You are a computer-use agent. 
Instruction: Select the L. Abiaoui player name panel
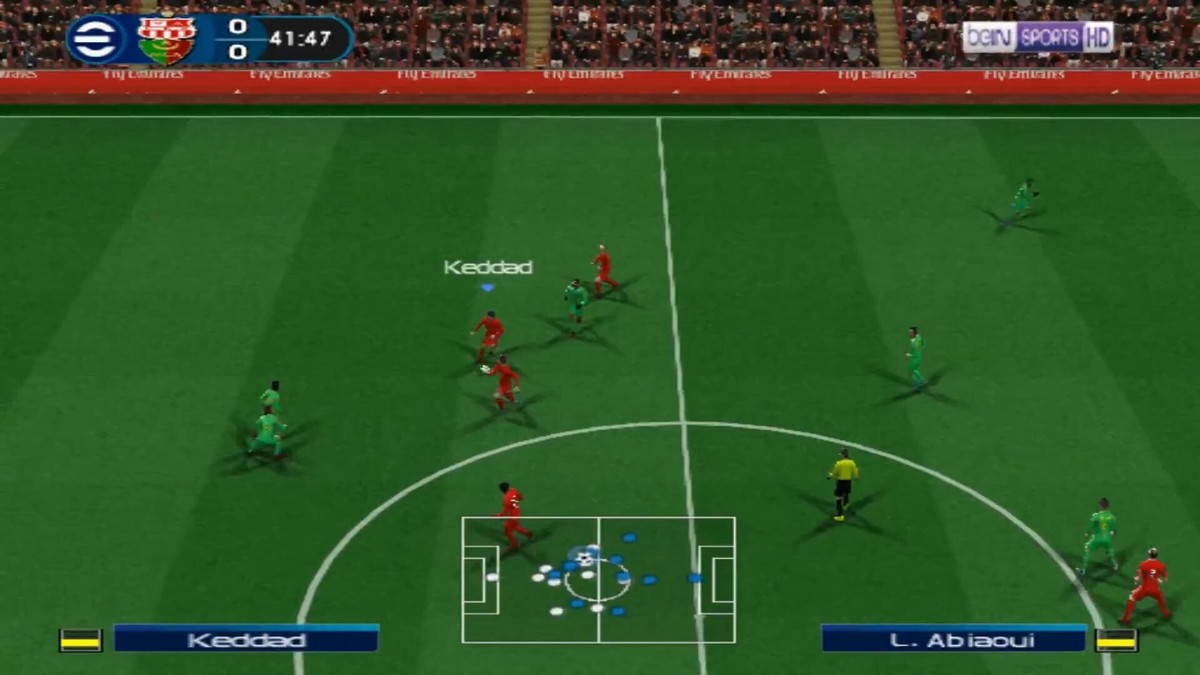point(953,639)
